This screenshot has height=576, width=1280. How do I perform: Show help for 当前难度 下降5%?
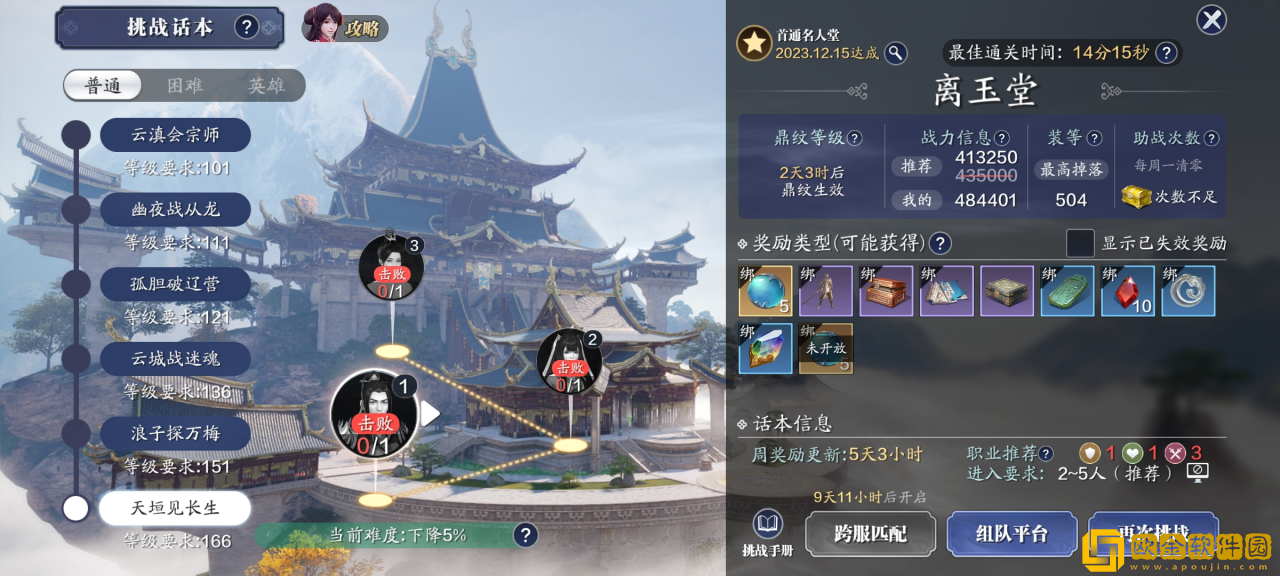pyautogui.click(x=525, y=535)
